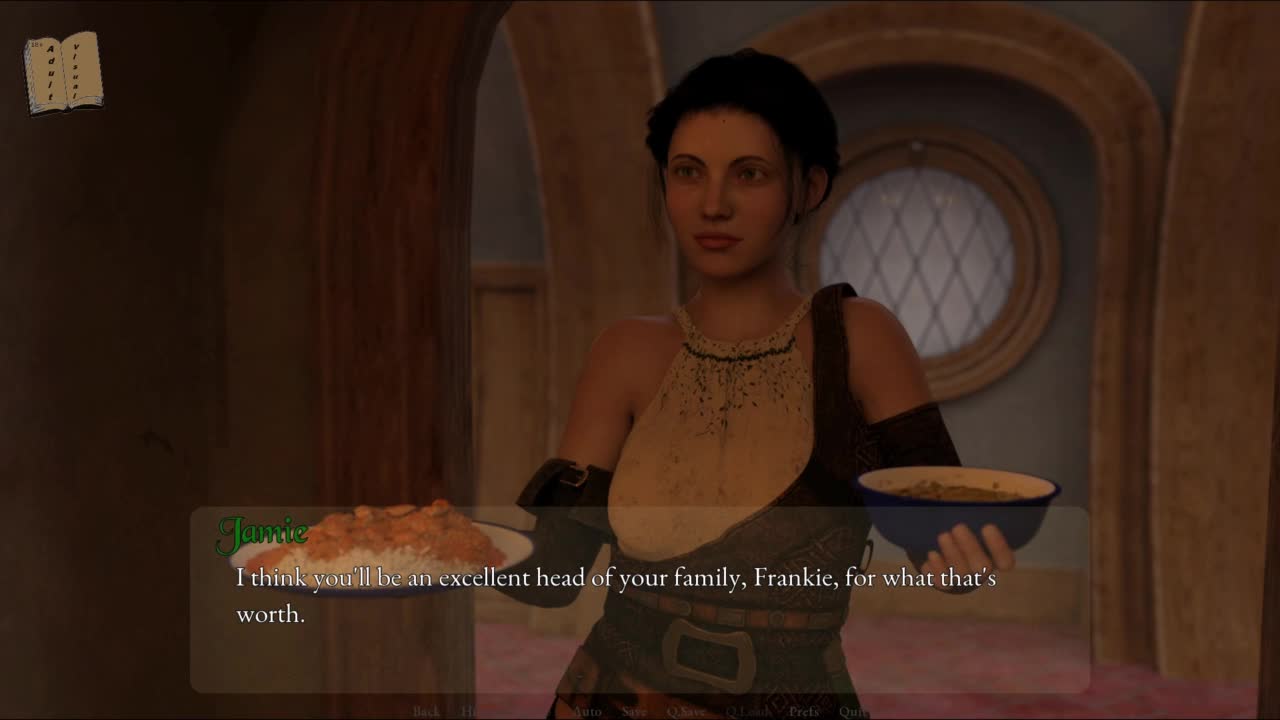This screenshot has width=1280, height=720.
Task: Toggle Auto advance mode
Action: point(587,712)
